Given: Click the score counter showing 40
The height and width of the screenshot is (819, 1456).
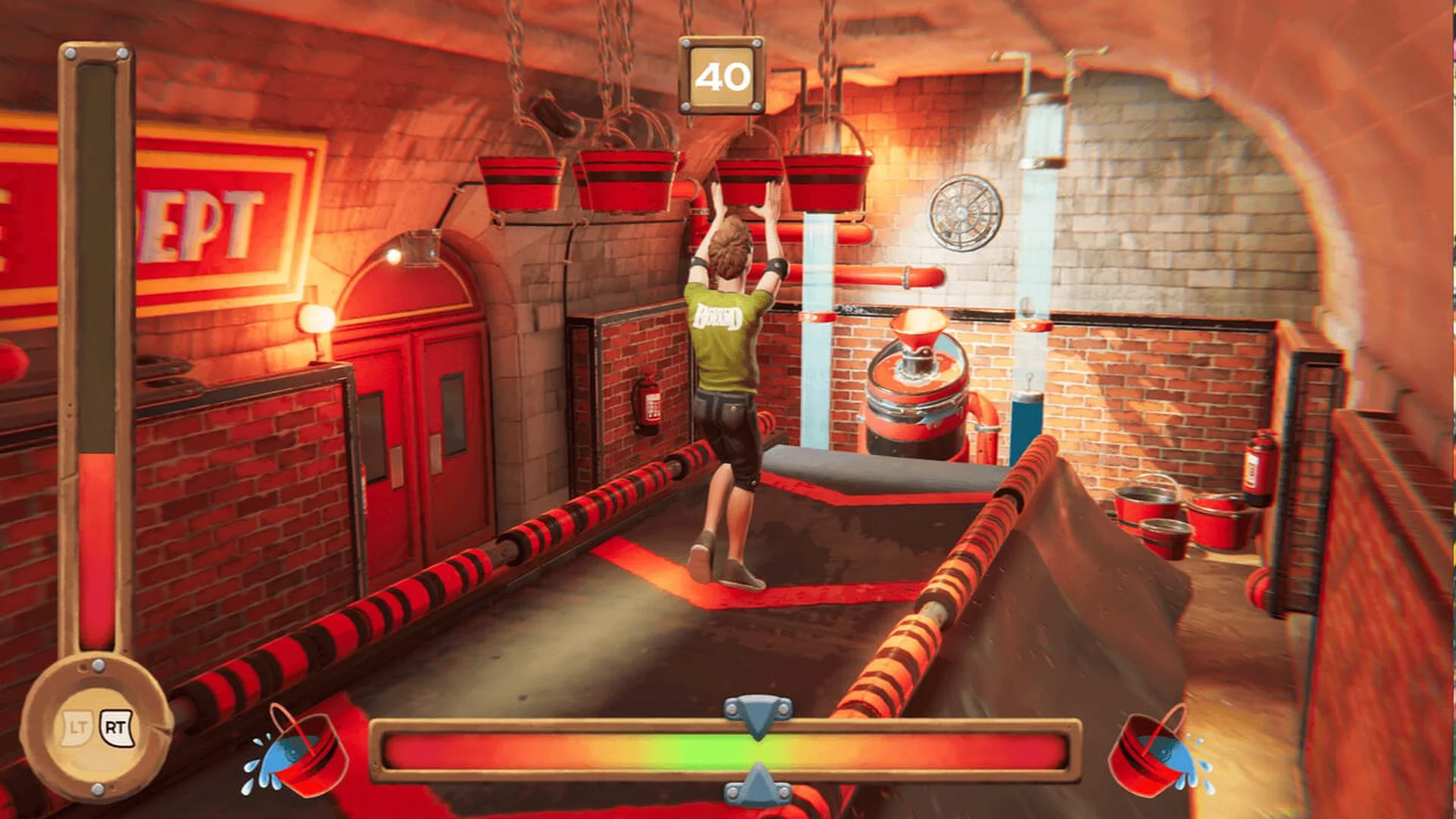Looking at the screenshot, I should click(x=723, y=74).
